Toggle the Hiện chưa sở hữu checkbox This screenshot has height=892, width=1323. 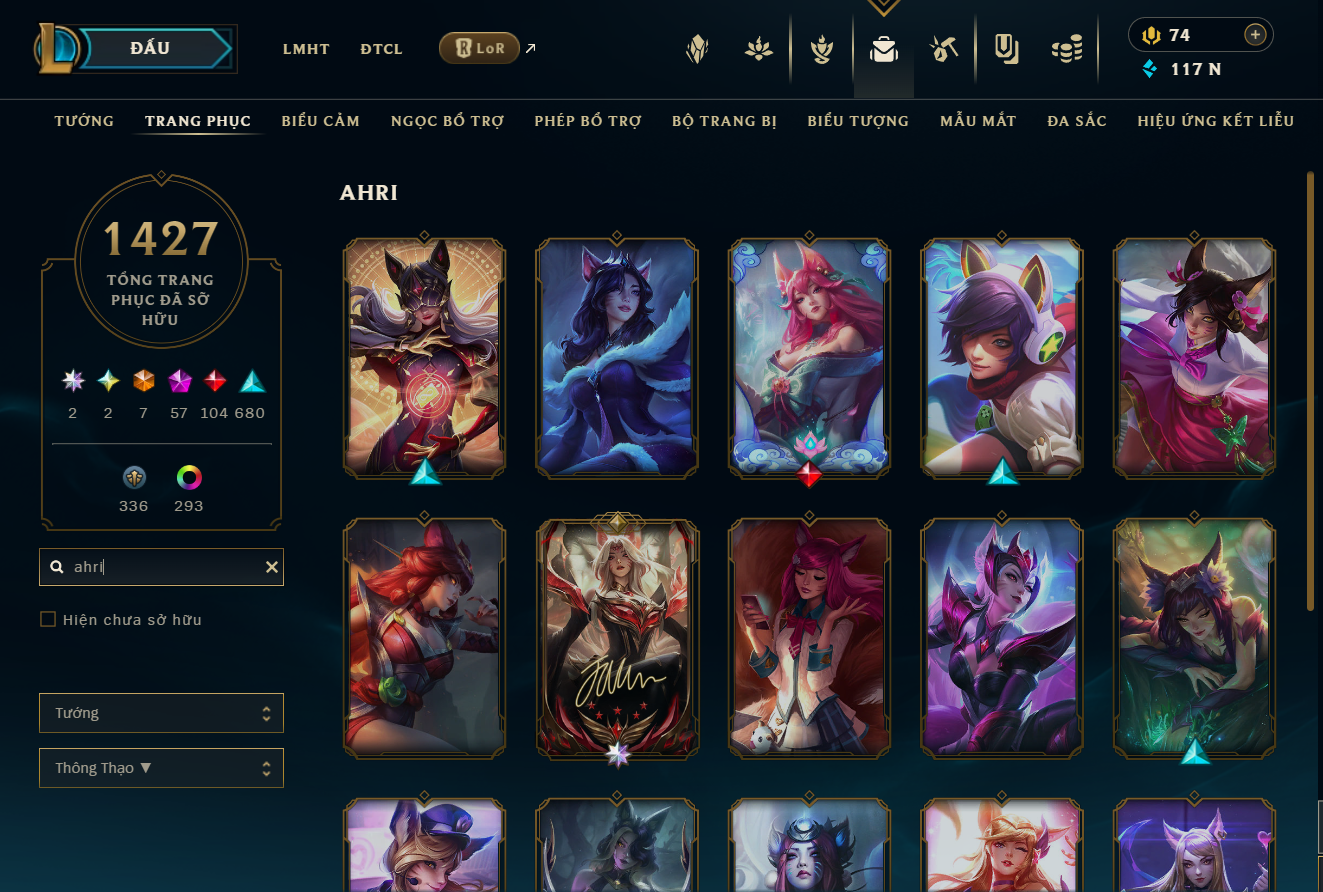[48, 620]
